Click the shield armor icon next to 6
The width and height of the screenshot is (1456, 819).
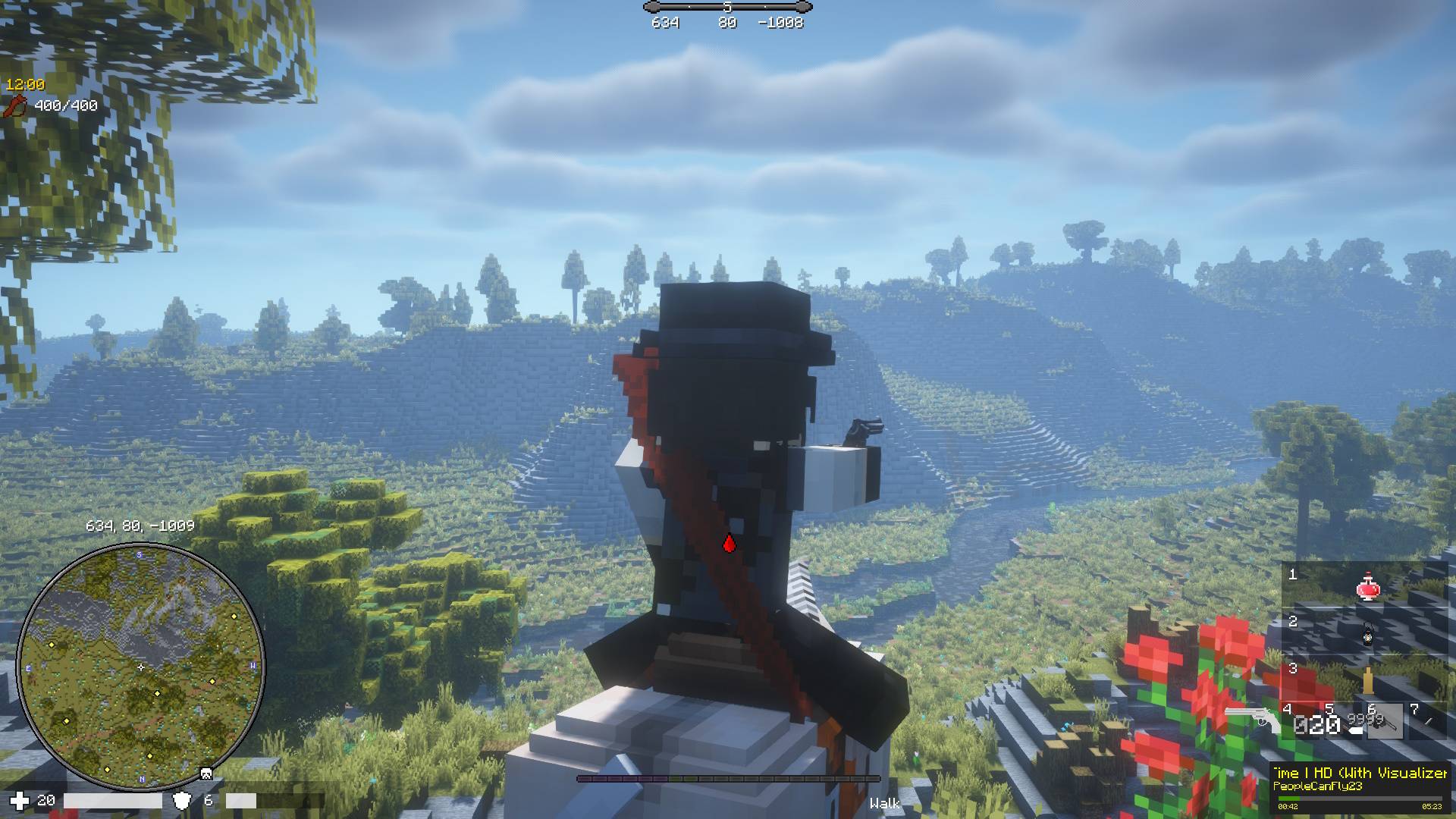point(182,800)
